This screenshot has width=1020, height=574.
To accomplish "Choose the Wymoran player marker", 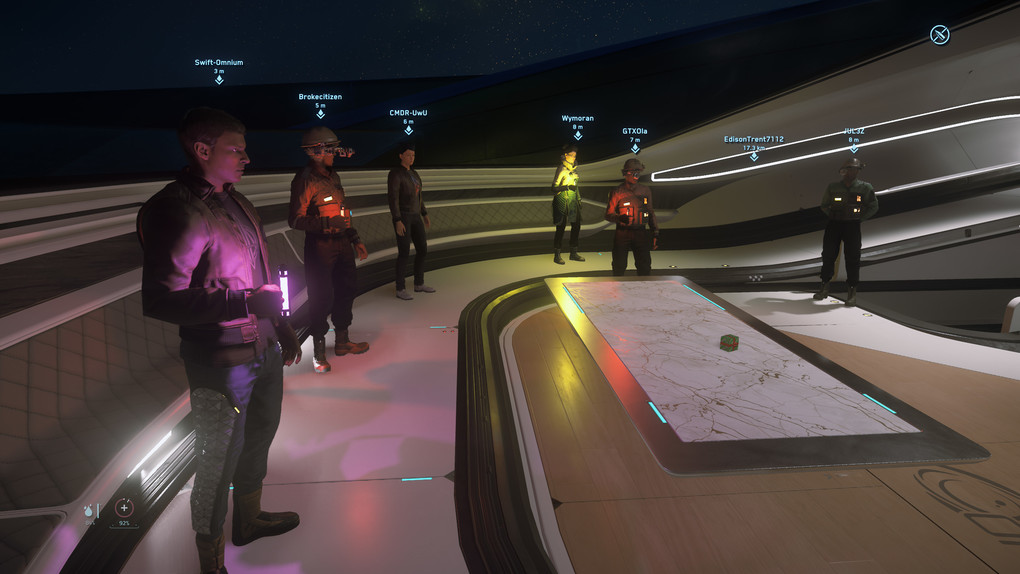I will pos(577,134).
